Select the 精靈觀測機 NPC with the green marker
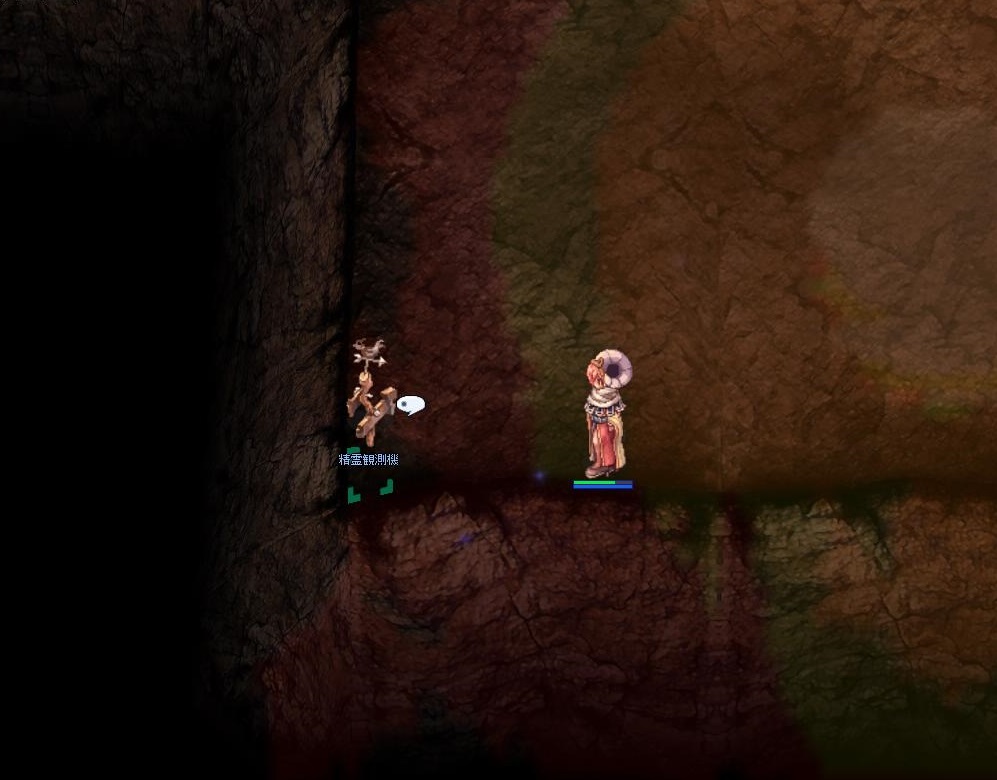Viewport: 997px width, 780px height. pyautogui.click(x=369, y=400)
